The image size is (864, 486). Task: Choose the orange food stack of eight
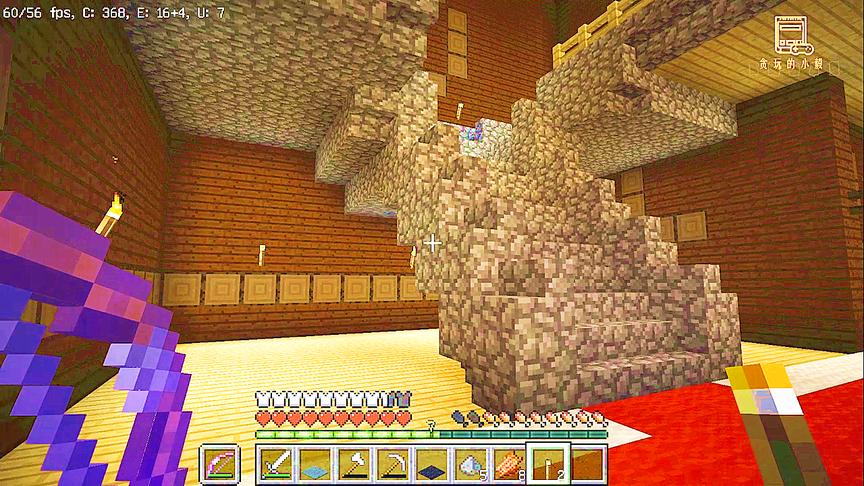[x=508, y=463]
